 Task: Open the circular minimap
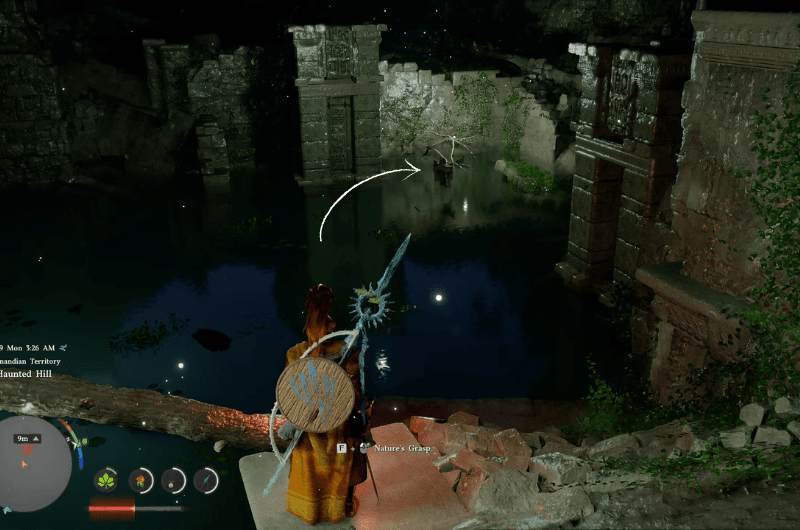[35, 463]
